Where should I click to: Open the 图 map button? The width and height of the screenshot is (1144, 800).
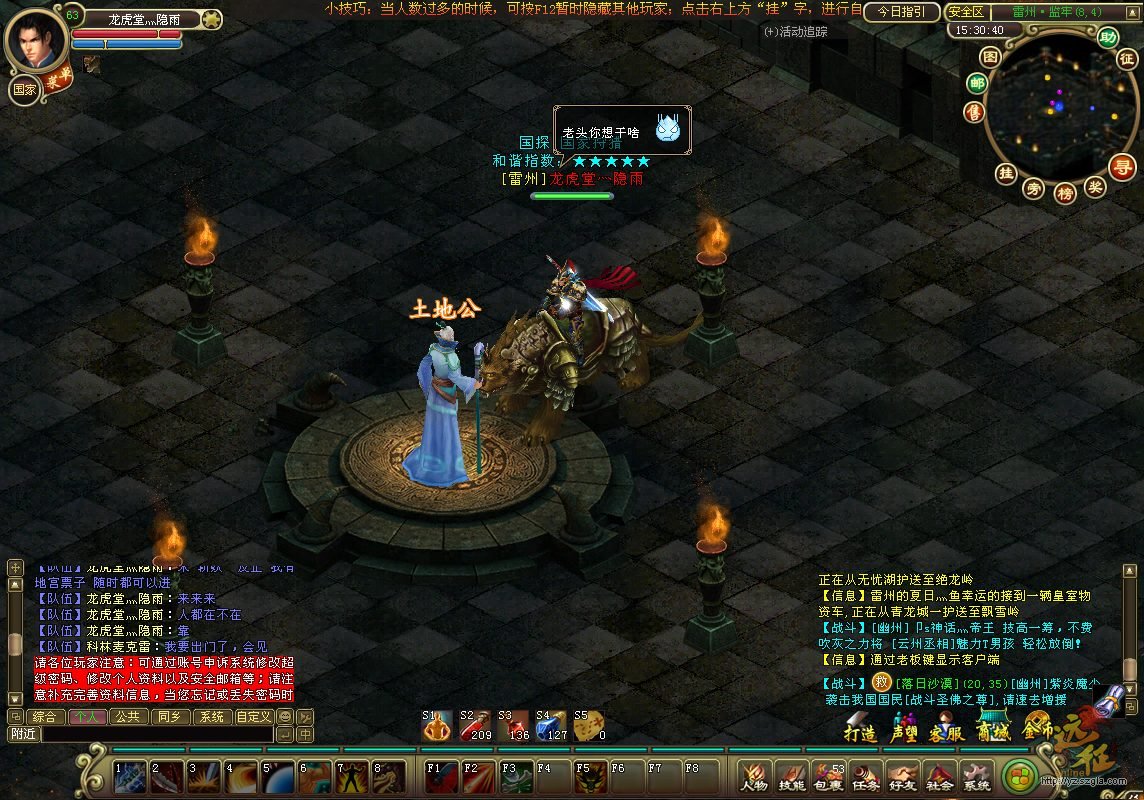pyautogui.click(x=989, y=57)
